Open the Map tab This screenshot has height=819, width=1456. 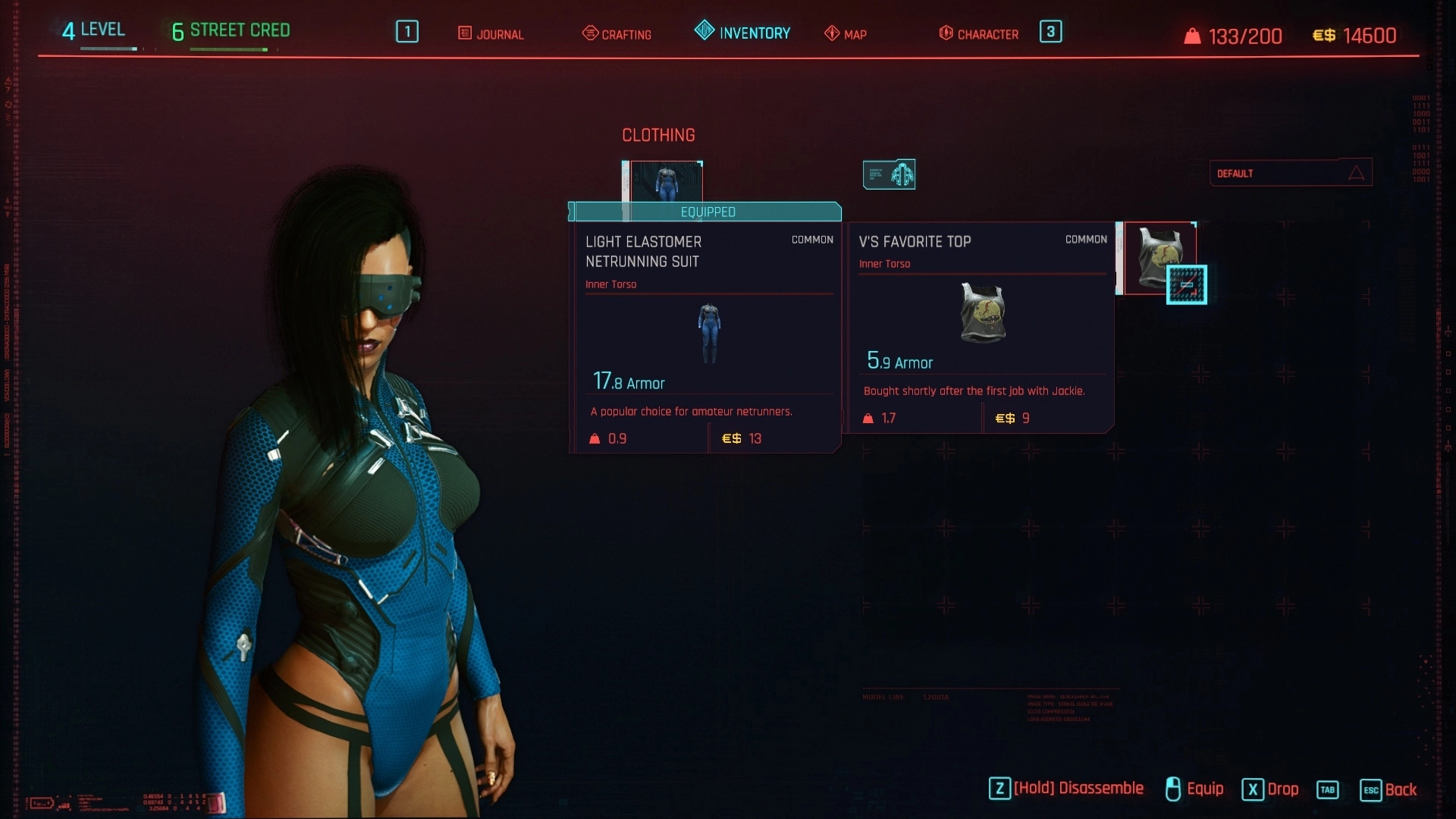846,34
